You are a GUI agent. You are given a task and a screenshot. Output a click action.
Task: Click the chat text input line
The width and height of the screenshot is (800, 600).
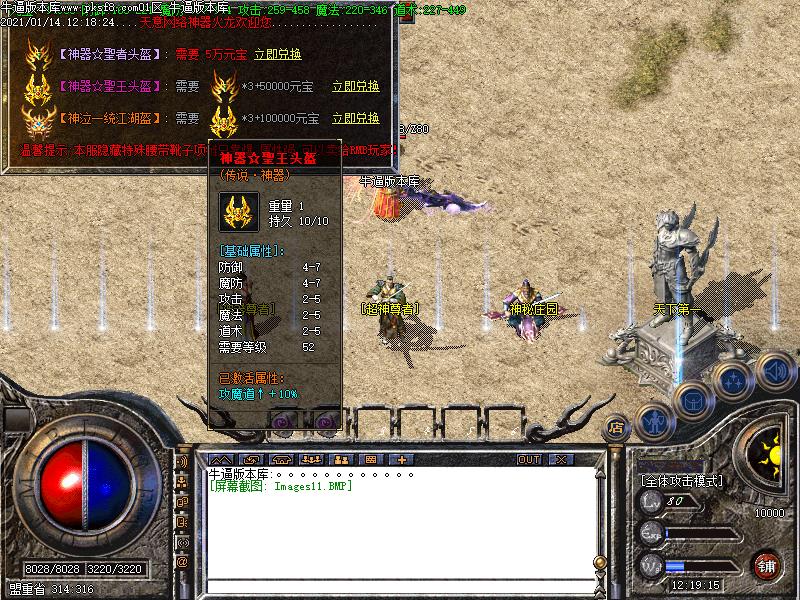[x=400, y=585]
